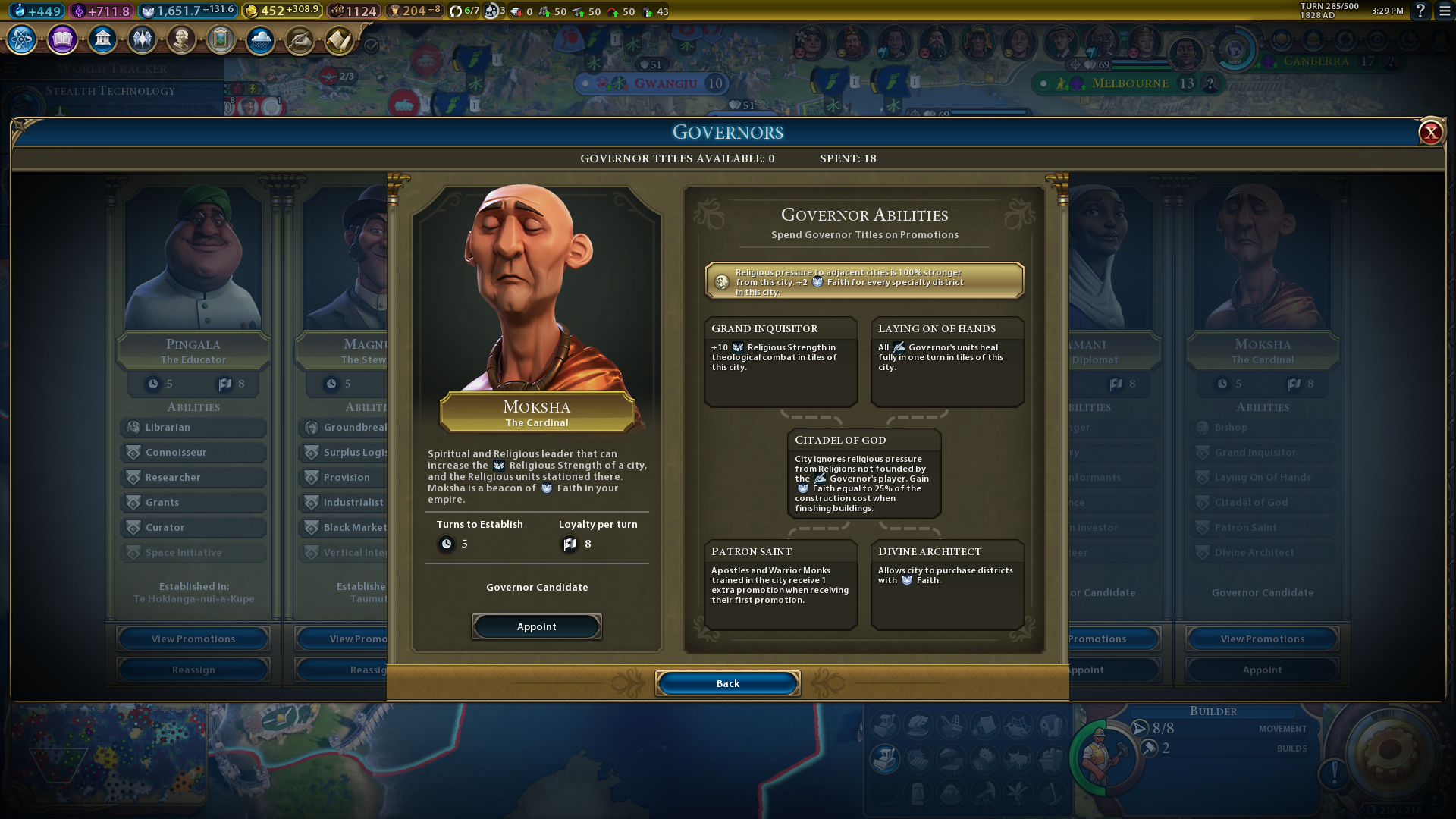Choose the Laying On Of Hands promotion
Viewport: 1456px width, 819px height.
click(947, 361)
